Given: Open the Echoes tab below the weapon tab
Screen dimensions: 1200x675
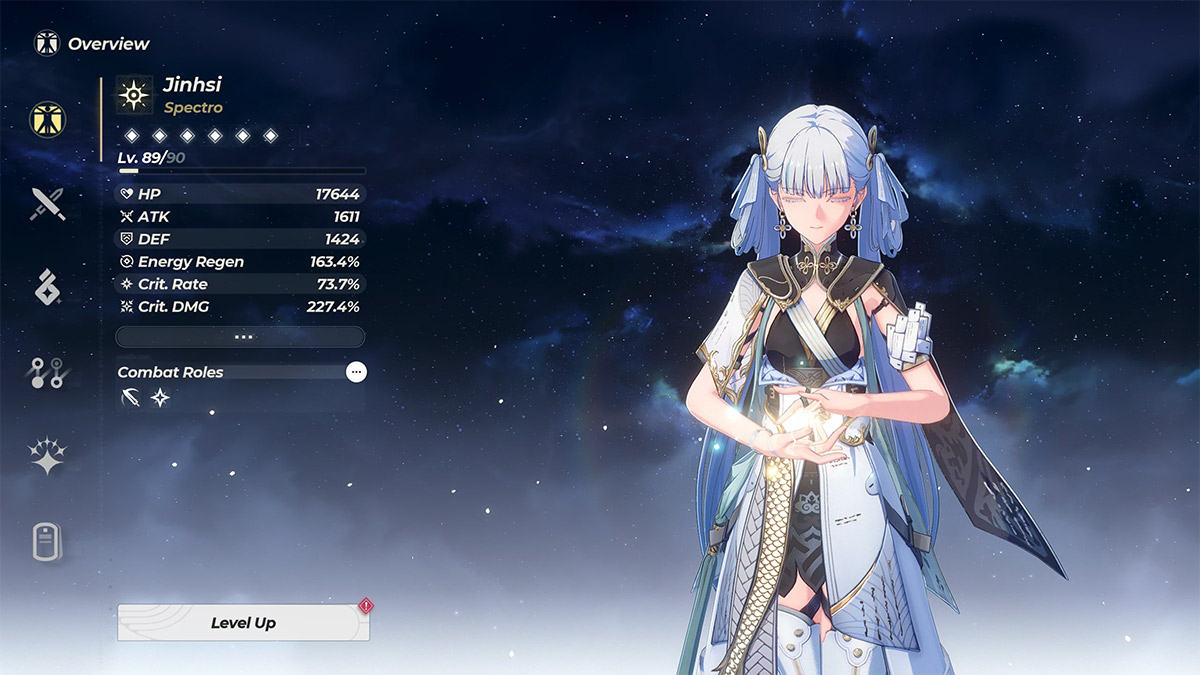Looking at the screenshot, I should tap(47, 287).
